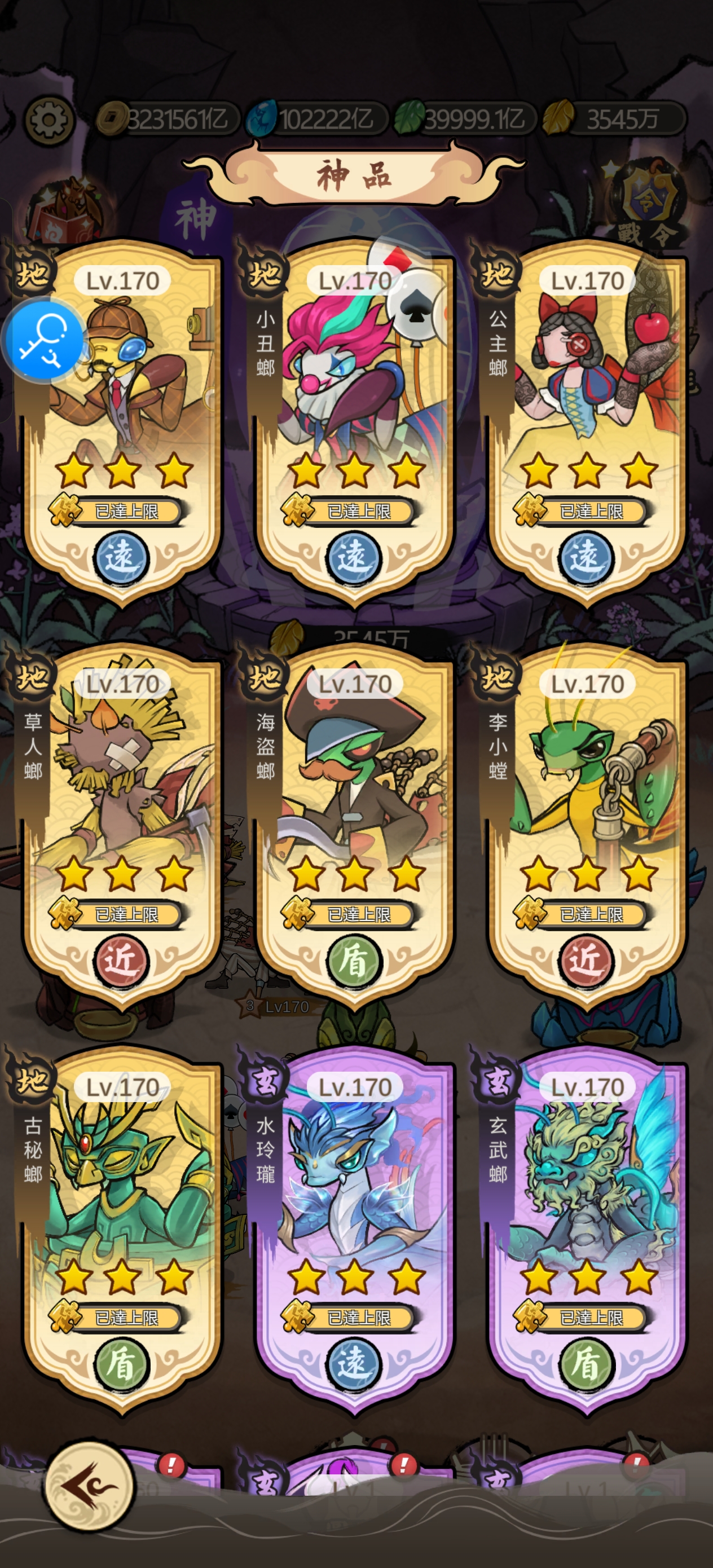Open the settings gear icon
The height and width of the screenshot is (1568, 713).
[x=49, y=120]
